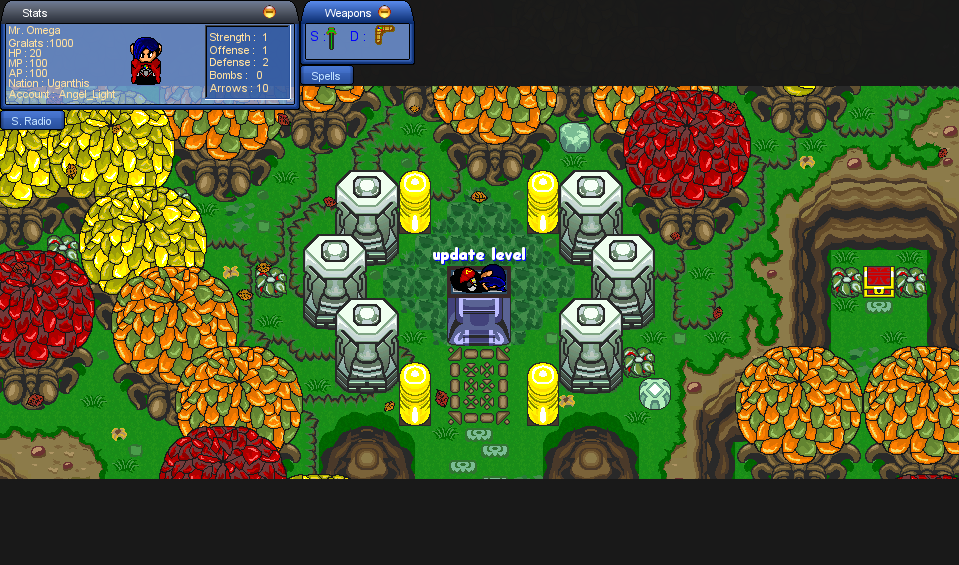Open the S. Radio tab
The height and width of the screenshot is (565, 959).
click(x=33, y=120)
